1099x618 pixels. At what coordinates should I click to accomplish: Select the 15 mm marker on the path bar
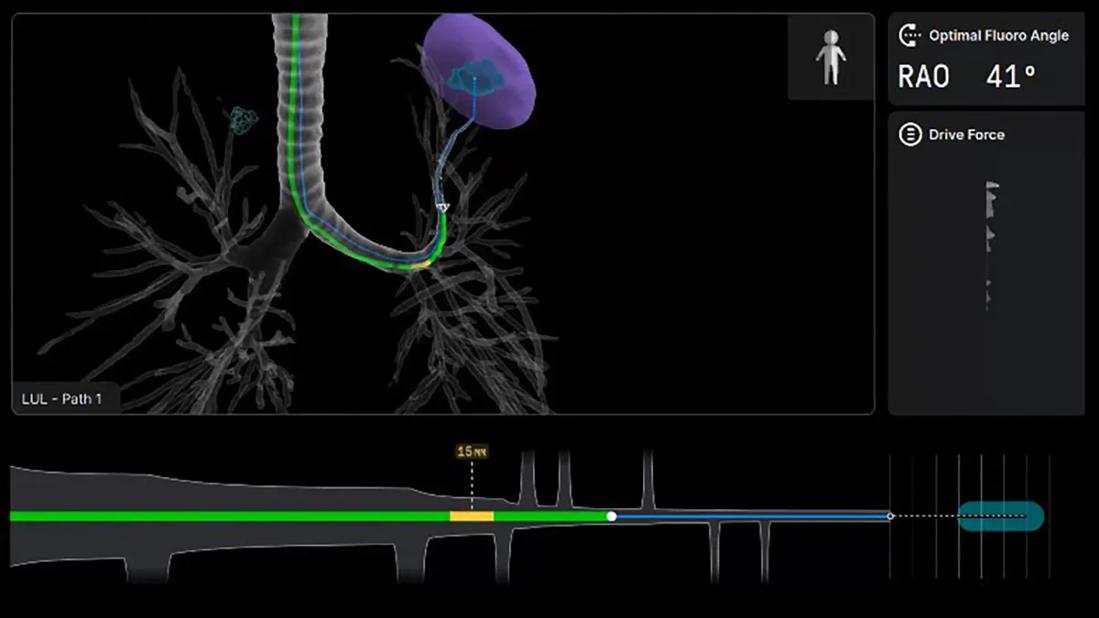click(472, 452)
